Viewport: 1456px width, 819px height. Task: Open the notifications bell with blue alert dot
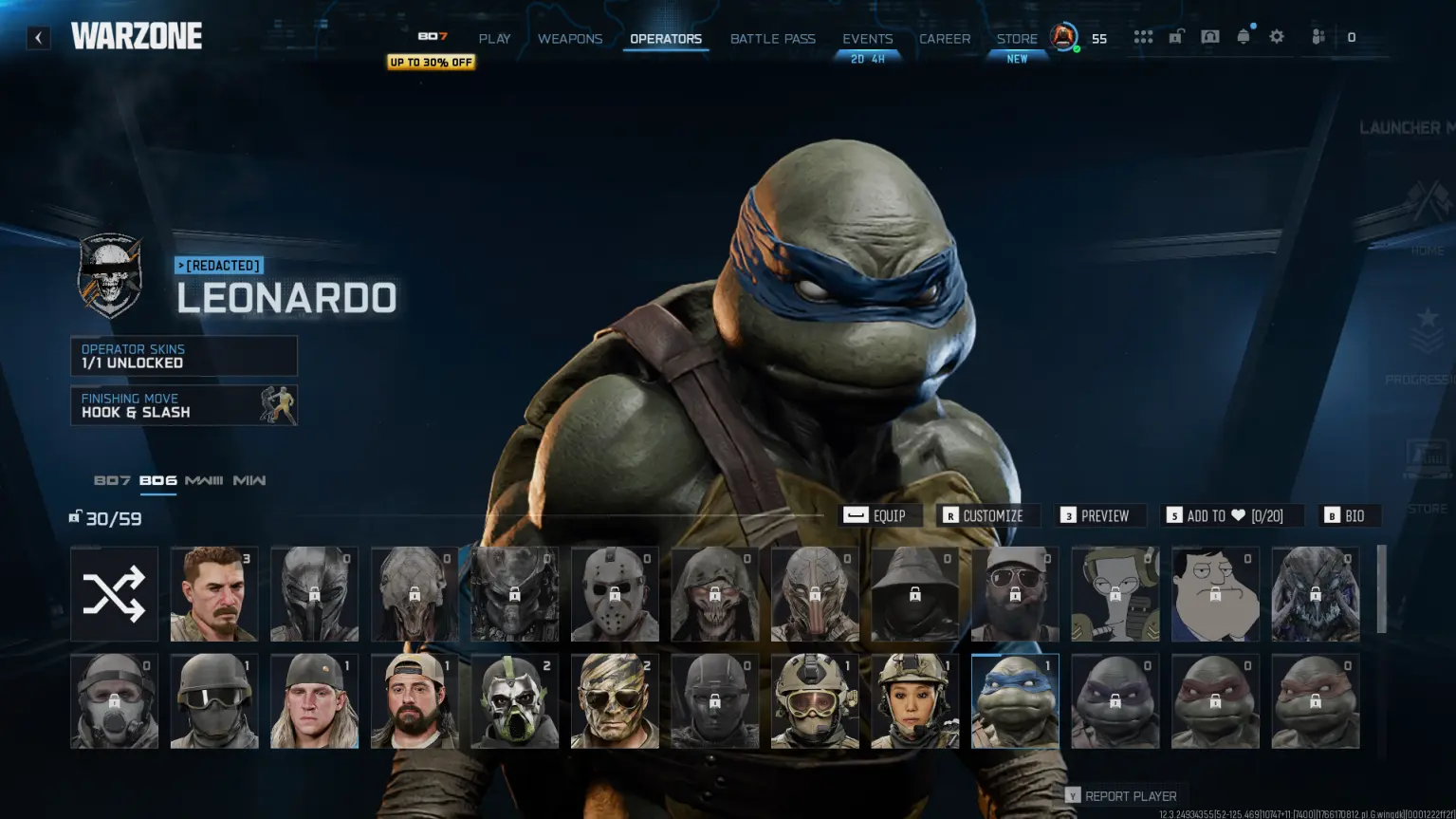[x=1243, y=36]
